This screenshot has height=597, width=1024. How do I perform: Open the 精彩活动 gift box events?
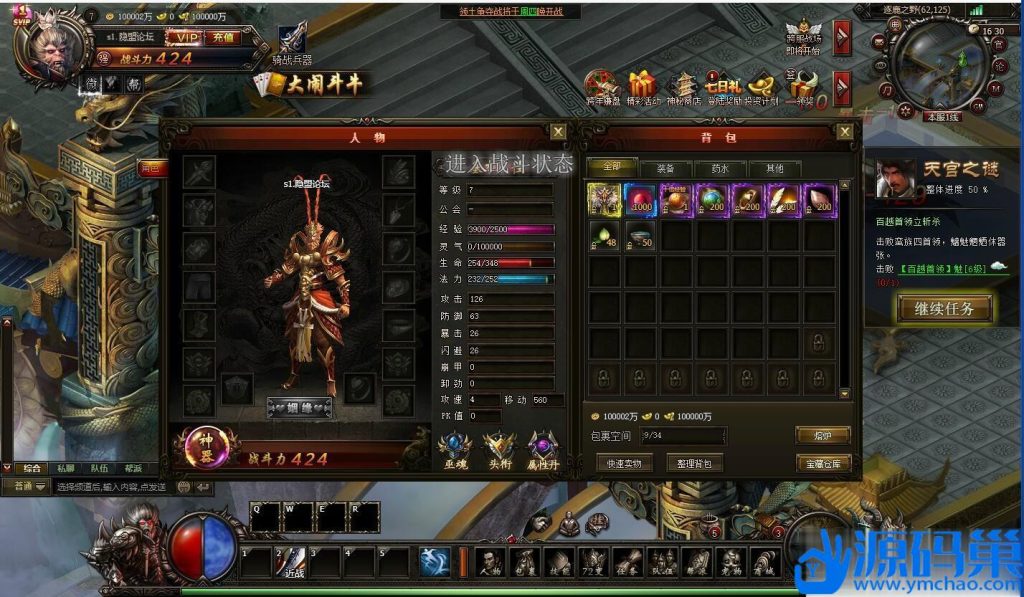click(x=642, y=88)
